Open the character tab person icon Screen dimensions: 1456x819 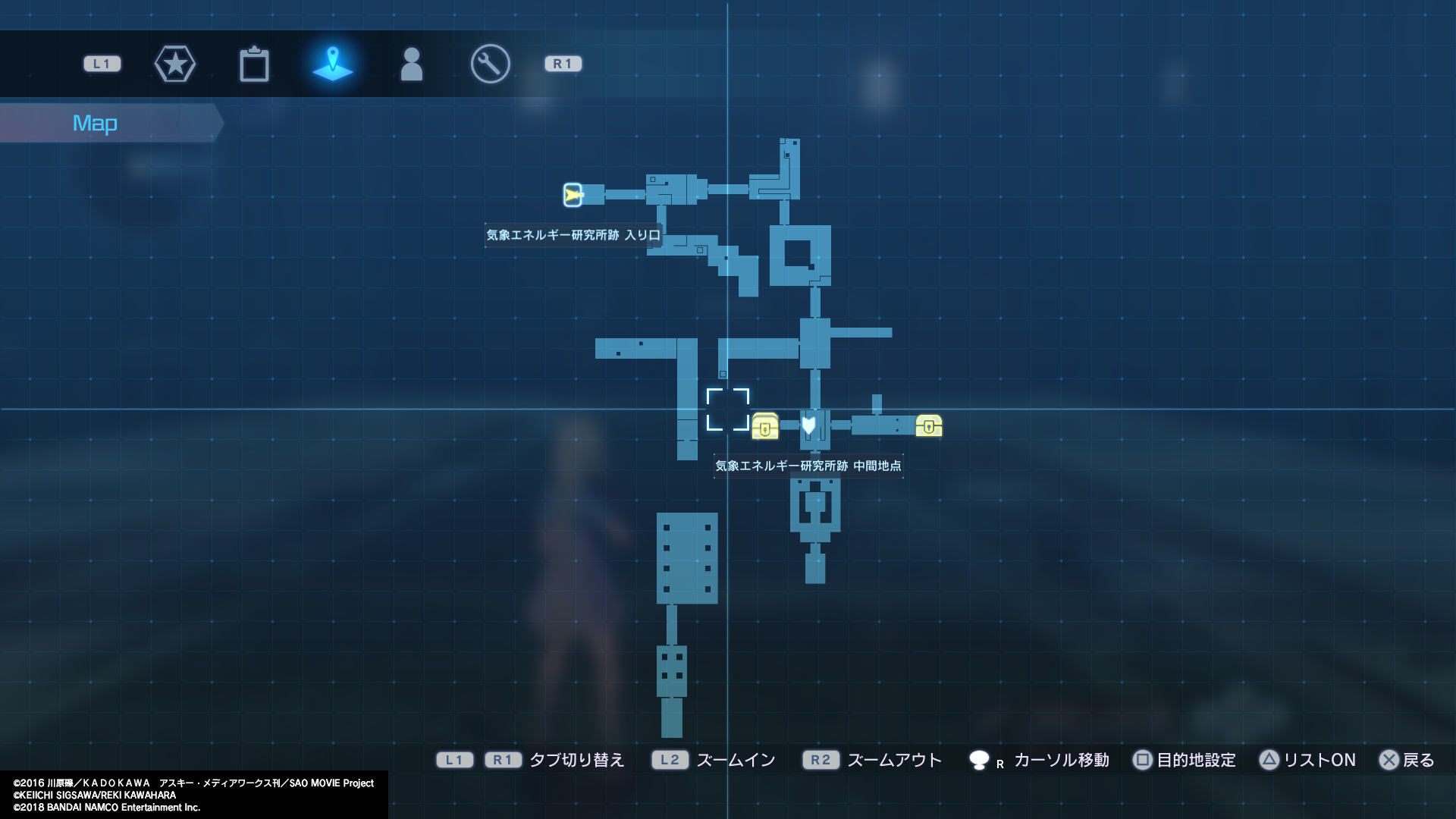pos(411,64)
